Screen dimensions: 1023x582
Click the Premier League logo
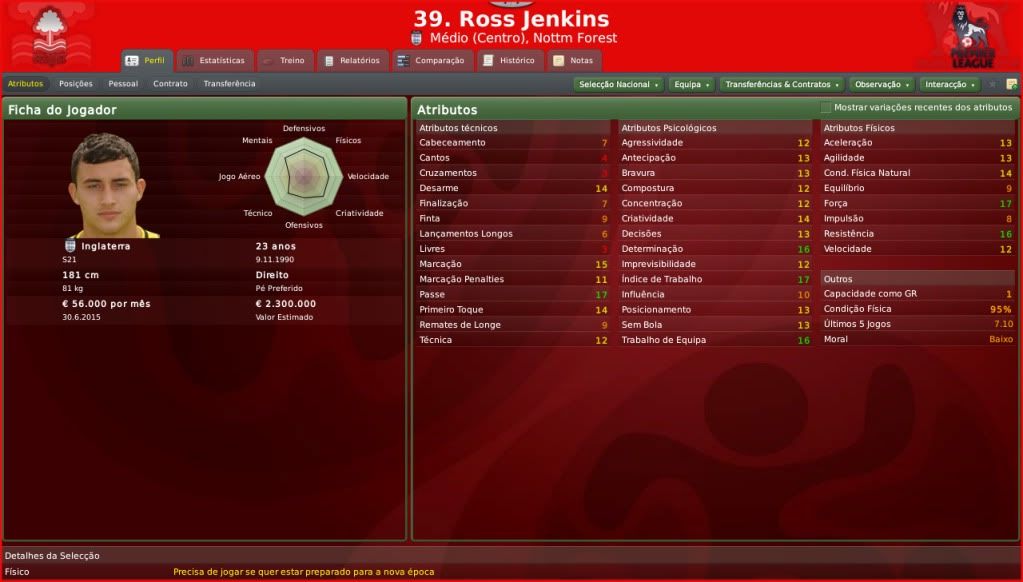pos(969,37)
